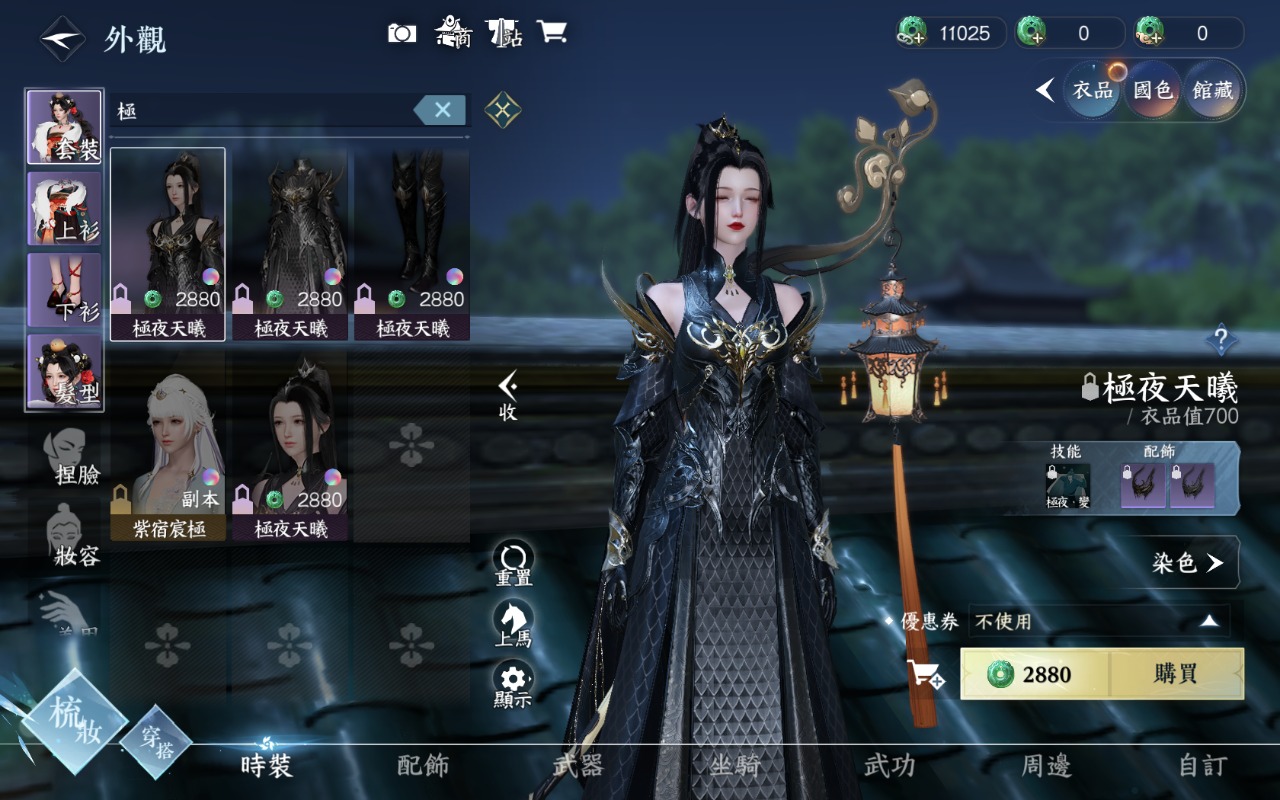Reset the preview with 重置
Screen dimensions: 1280x800
click(513, 564)
